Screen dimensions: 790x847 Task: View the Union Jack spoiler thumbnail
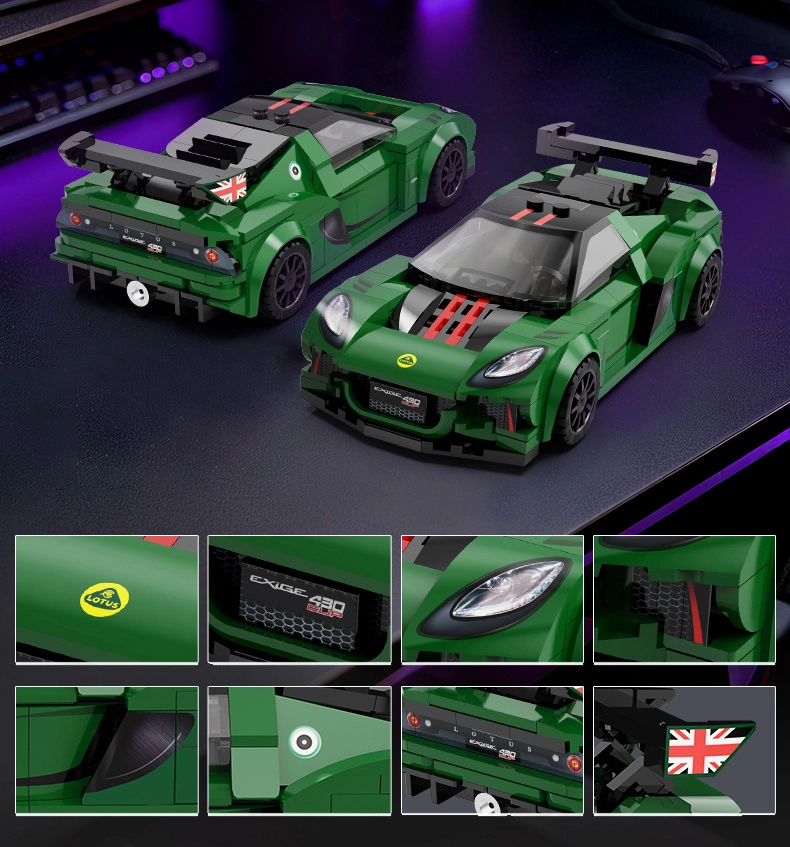(x=684, y=750)
